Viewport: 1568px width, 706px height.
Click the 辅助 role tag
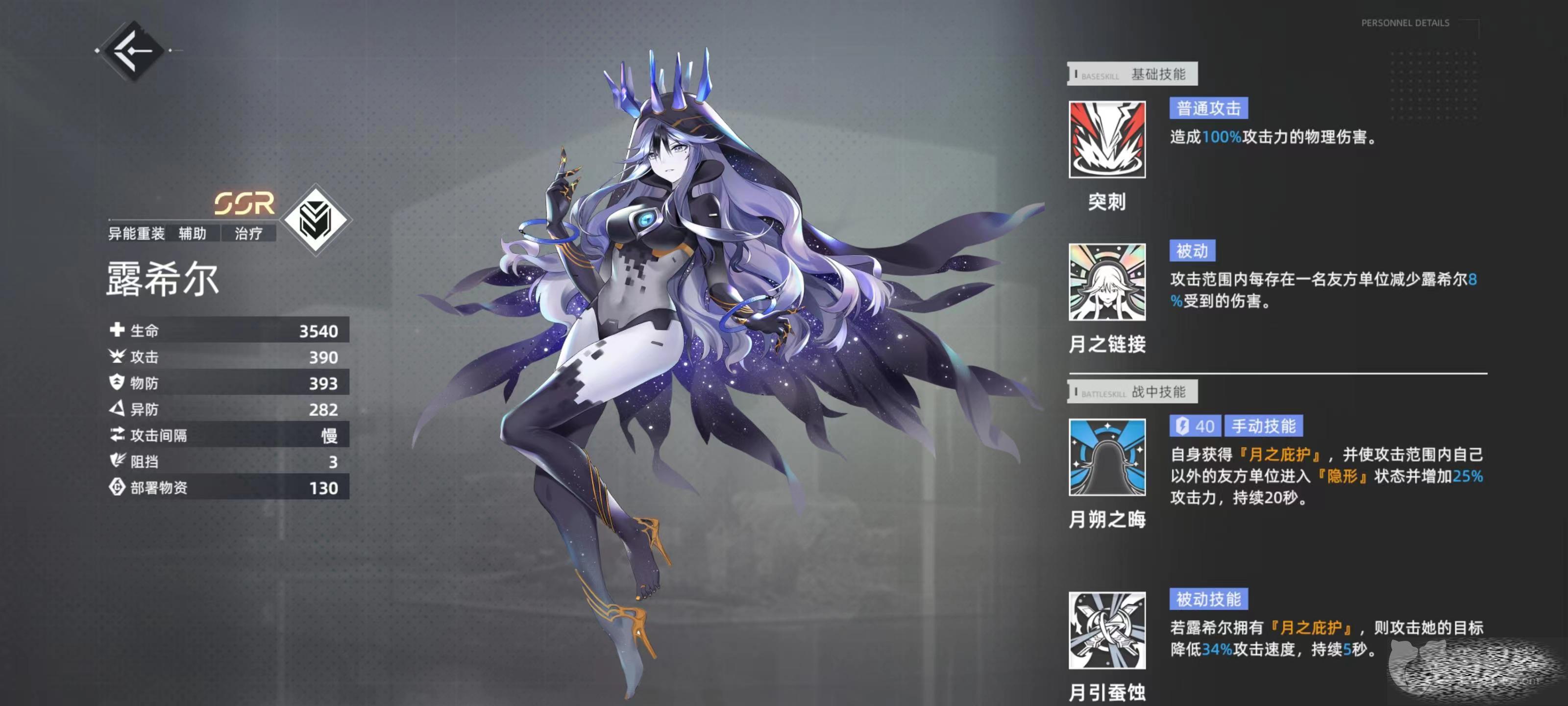[193, 233]
